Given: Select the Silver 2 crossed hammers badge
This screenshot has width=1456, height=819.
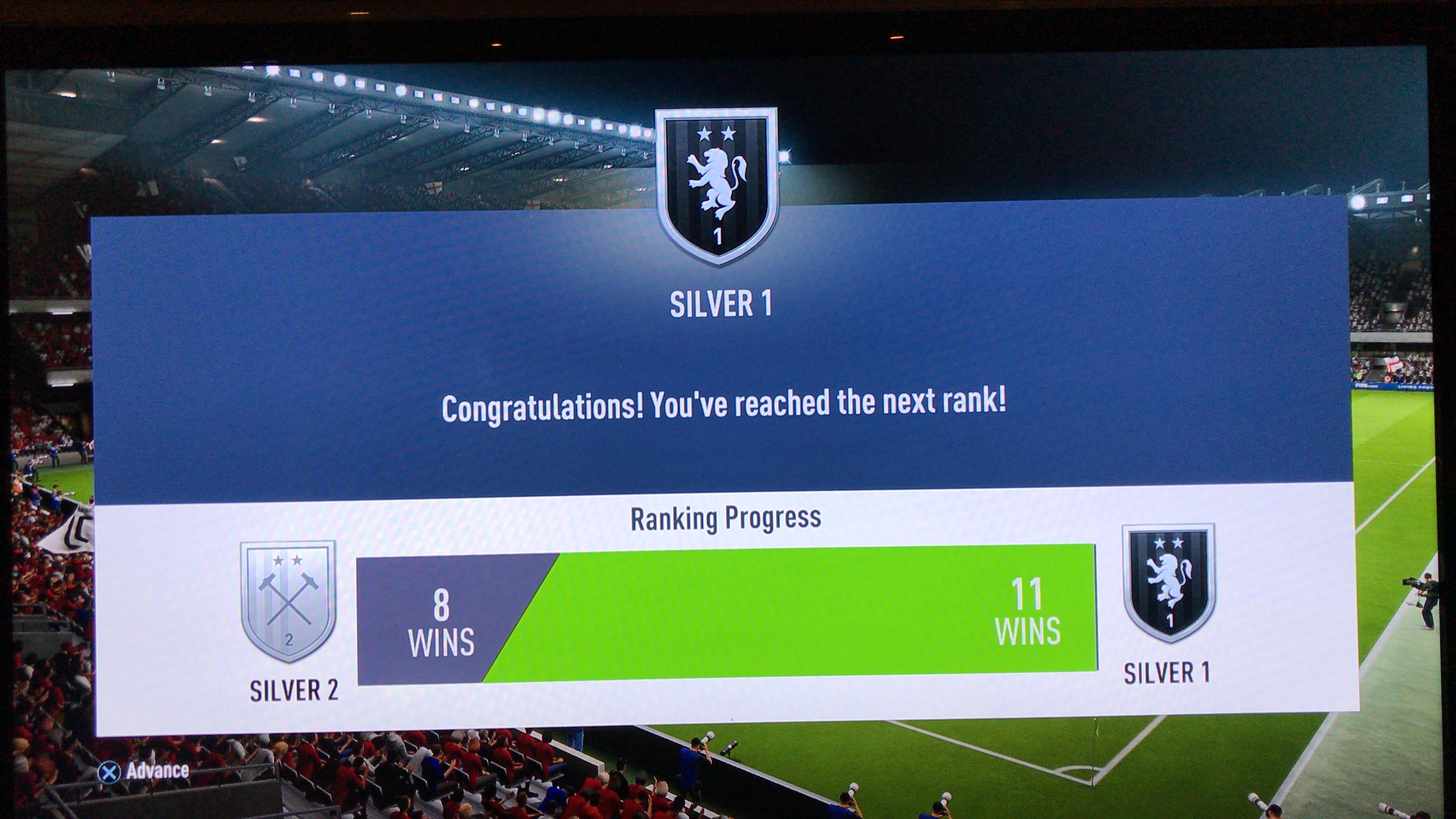Looking at the screenshot, I should [288, 600].
